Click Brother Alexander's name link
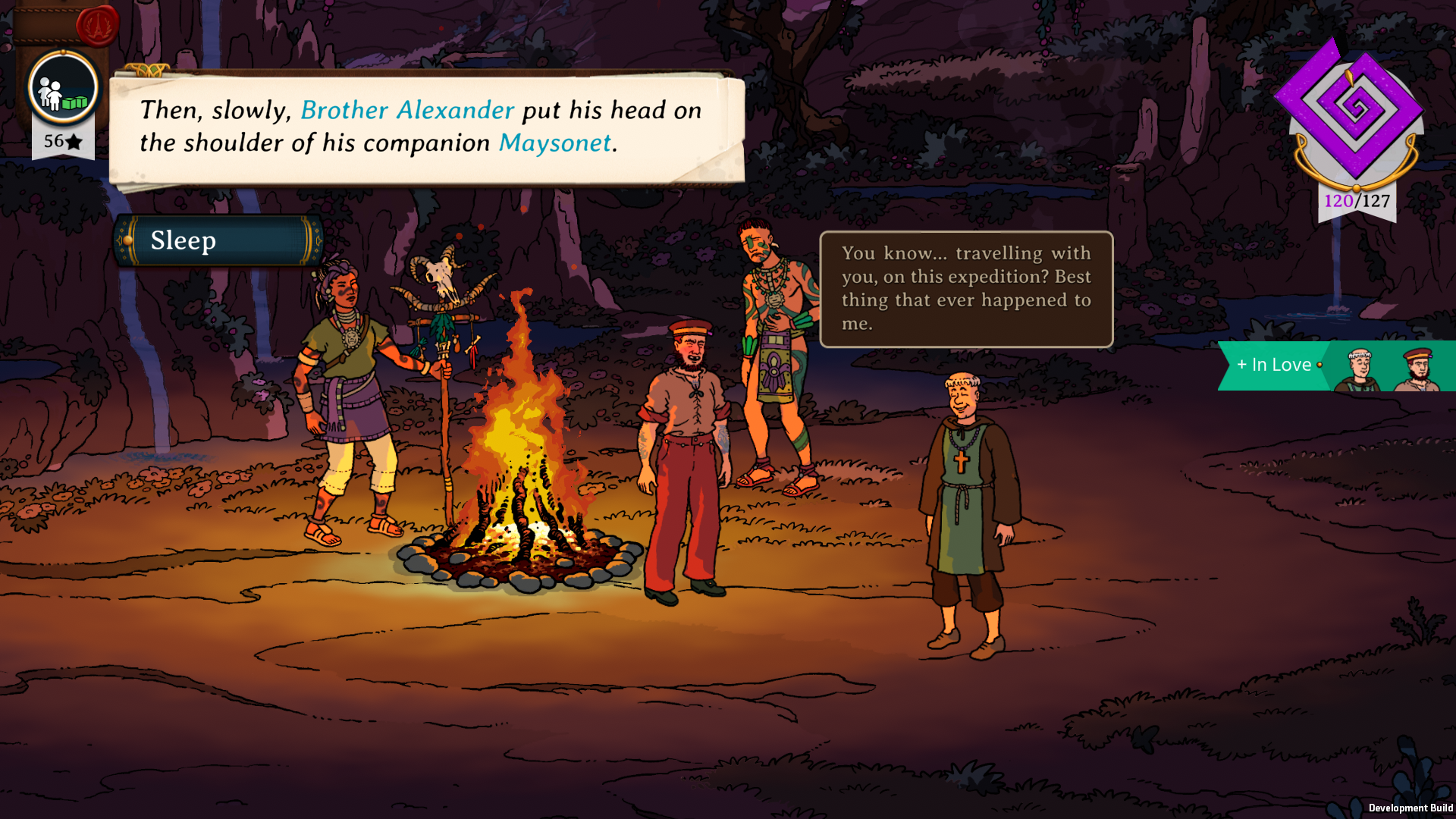Image resolution: width=1456 pixels, height=819 pixels. pos(407,111)
